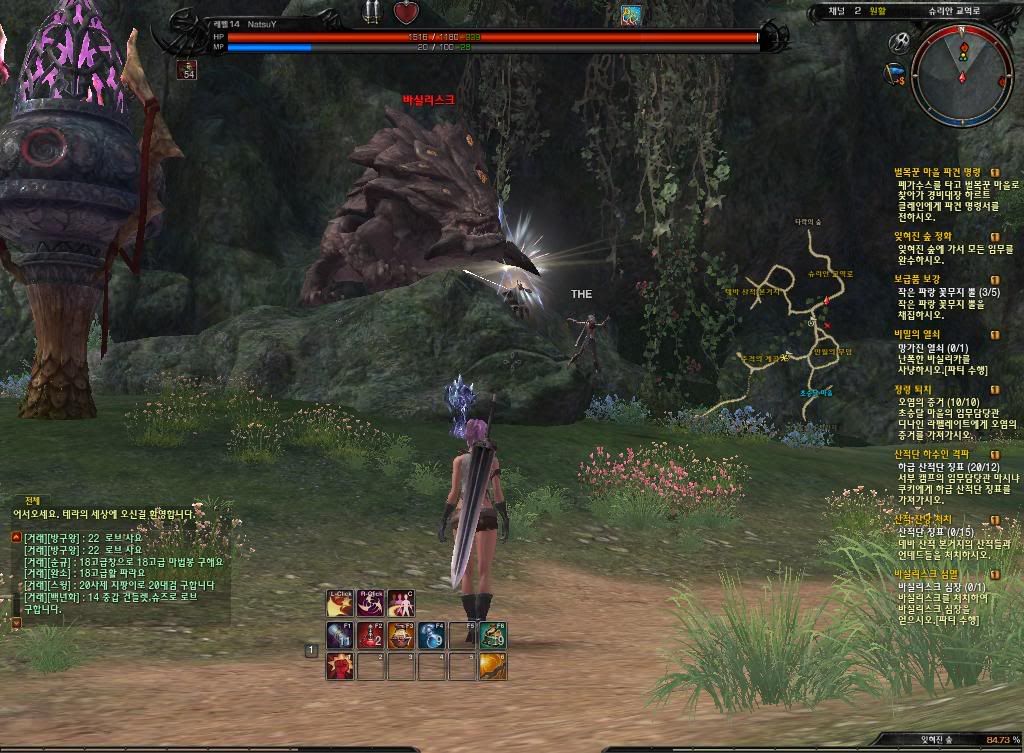Use the blue mana potion in F4
The height and width of the screenshot is (753, 1024).
click(431, 635)
